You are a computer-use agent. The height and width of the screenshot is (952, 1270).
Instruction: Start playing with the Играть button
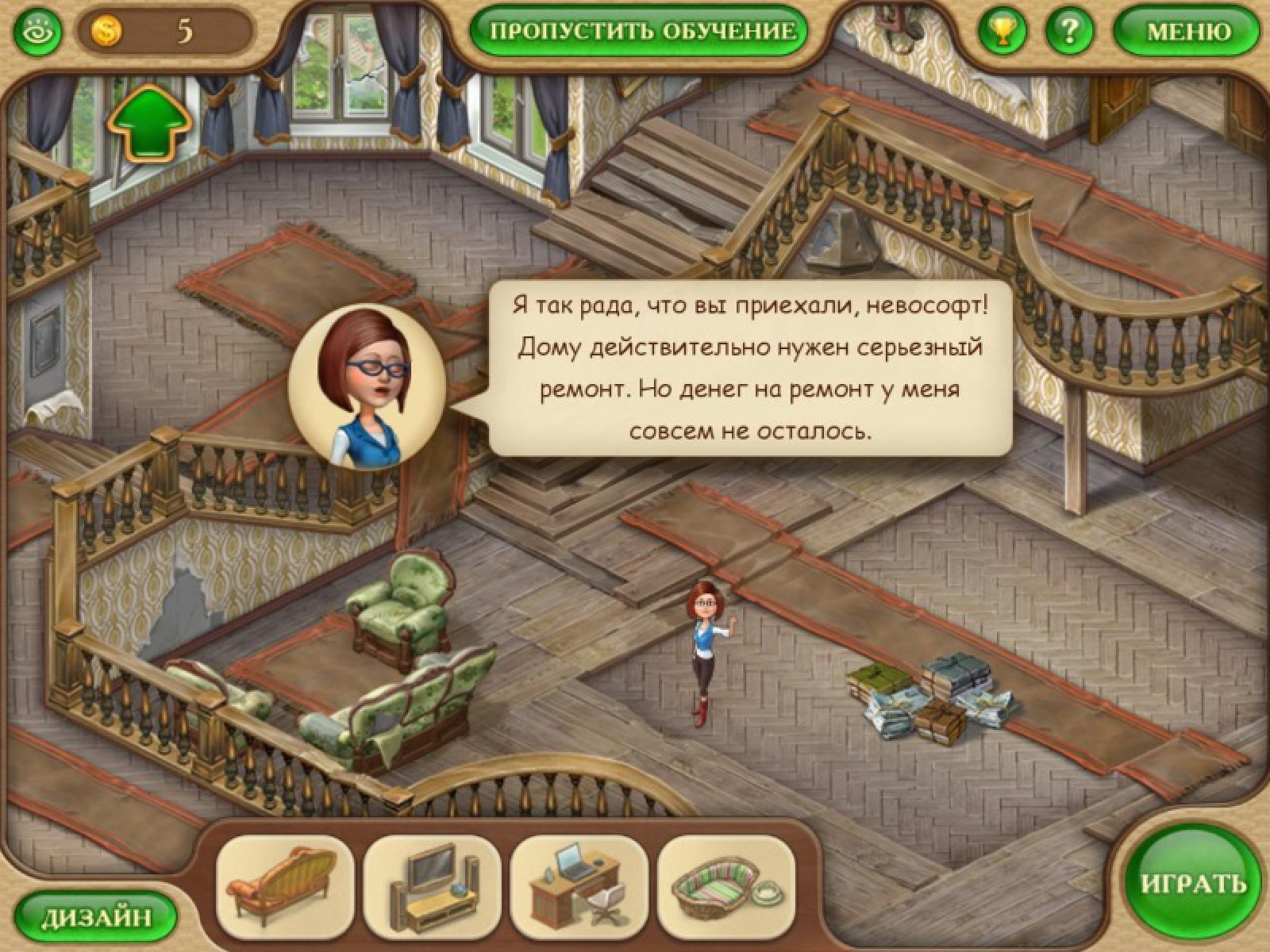click(1192, 885)
